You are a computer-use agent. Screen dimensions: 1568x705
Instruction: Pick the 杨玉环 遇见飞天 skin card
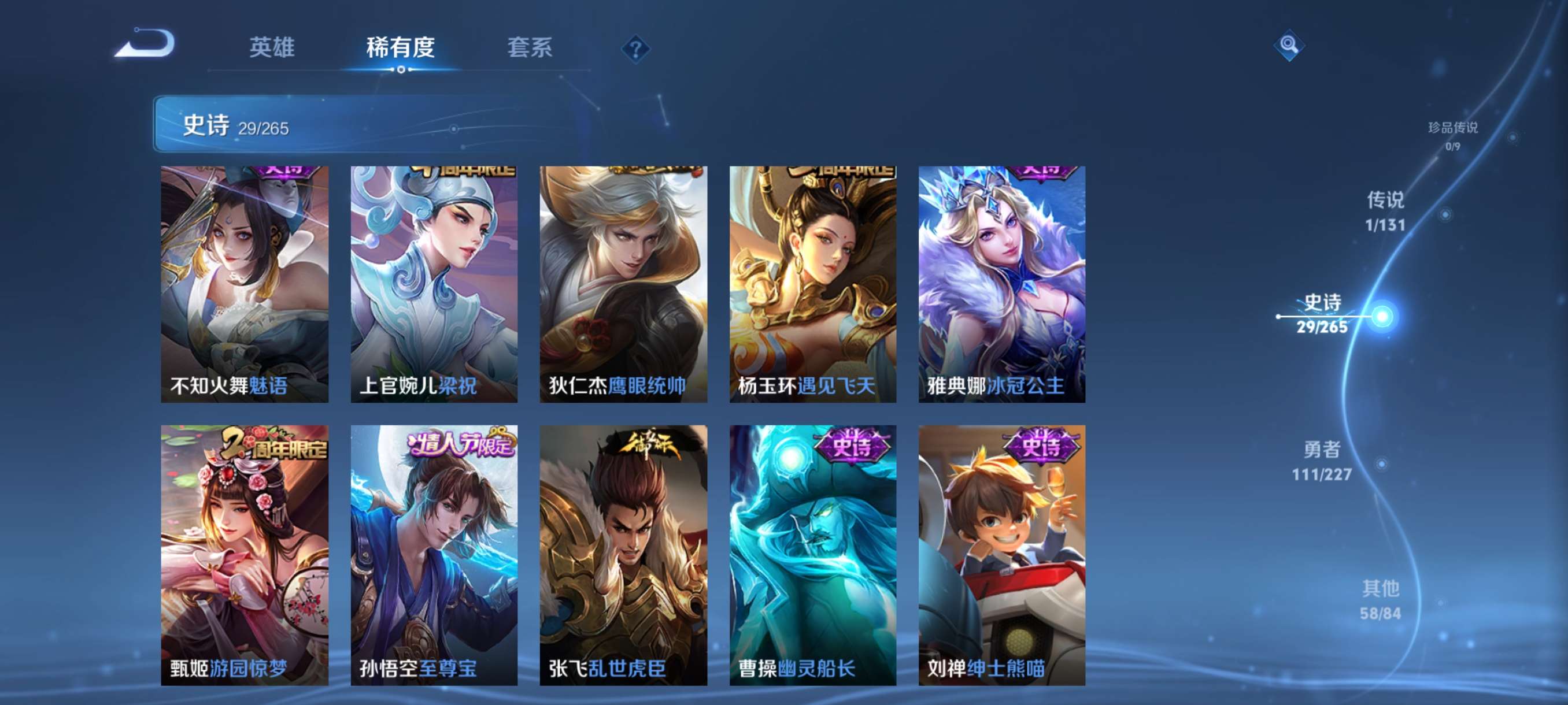click(x=812, y=284)
